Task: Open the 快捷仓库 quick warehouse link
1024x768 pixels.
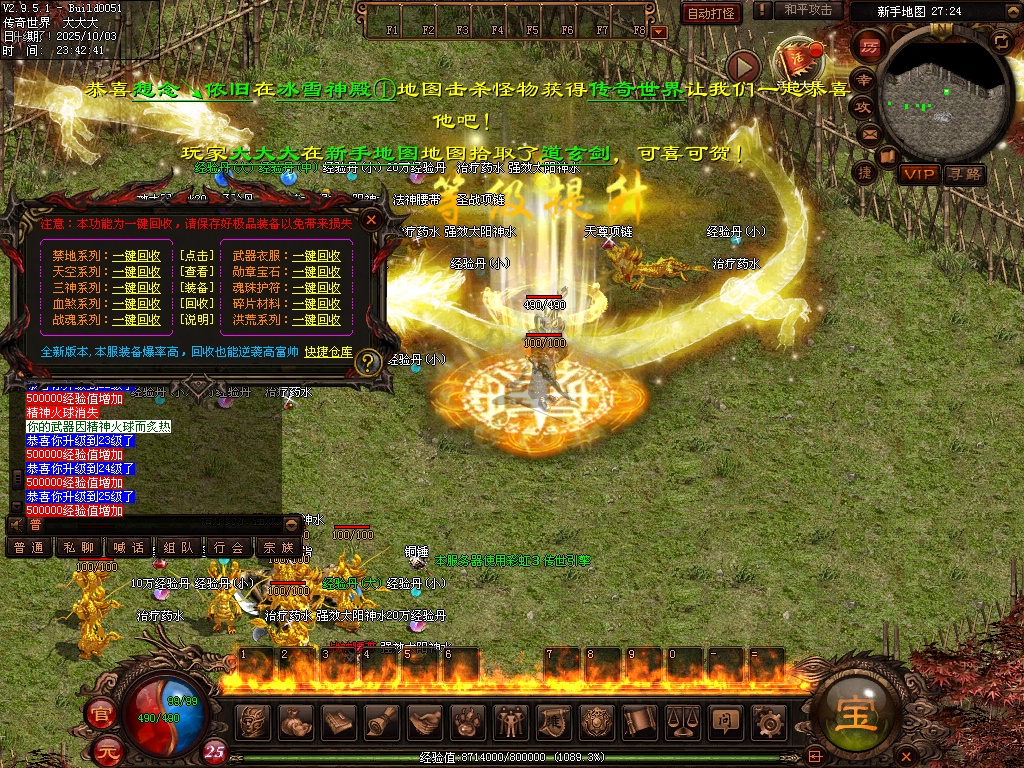Action: pyautogui.click(x=329, y=352)
